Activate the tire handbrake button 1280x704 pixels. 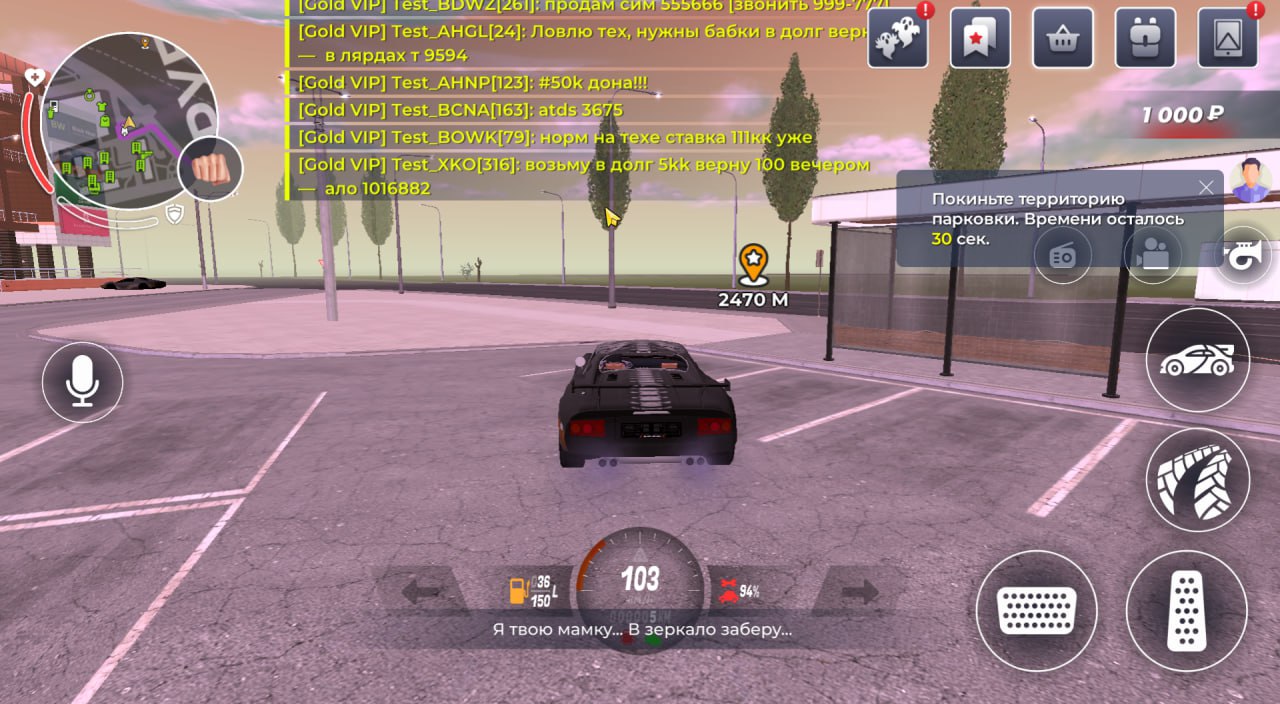1197,480
